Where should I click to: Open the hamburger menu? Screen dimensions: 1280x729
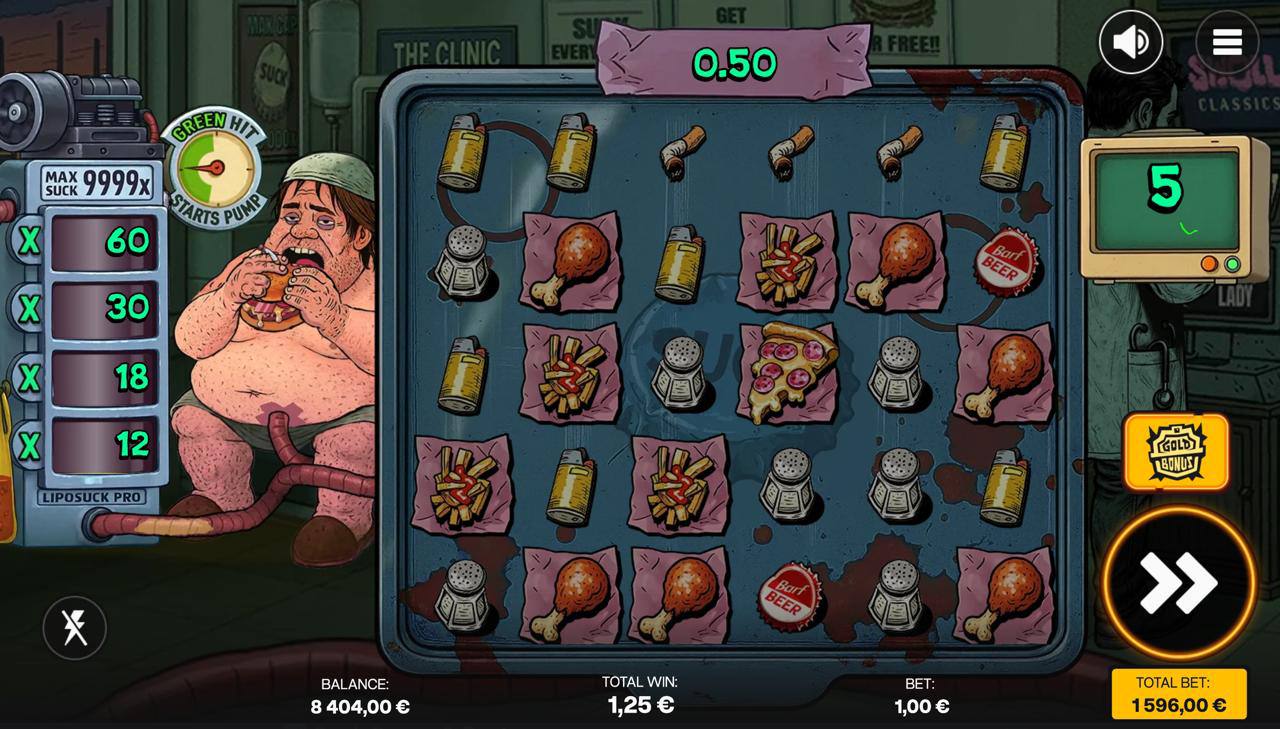coord(1226,42)
